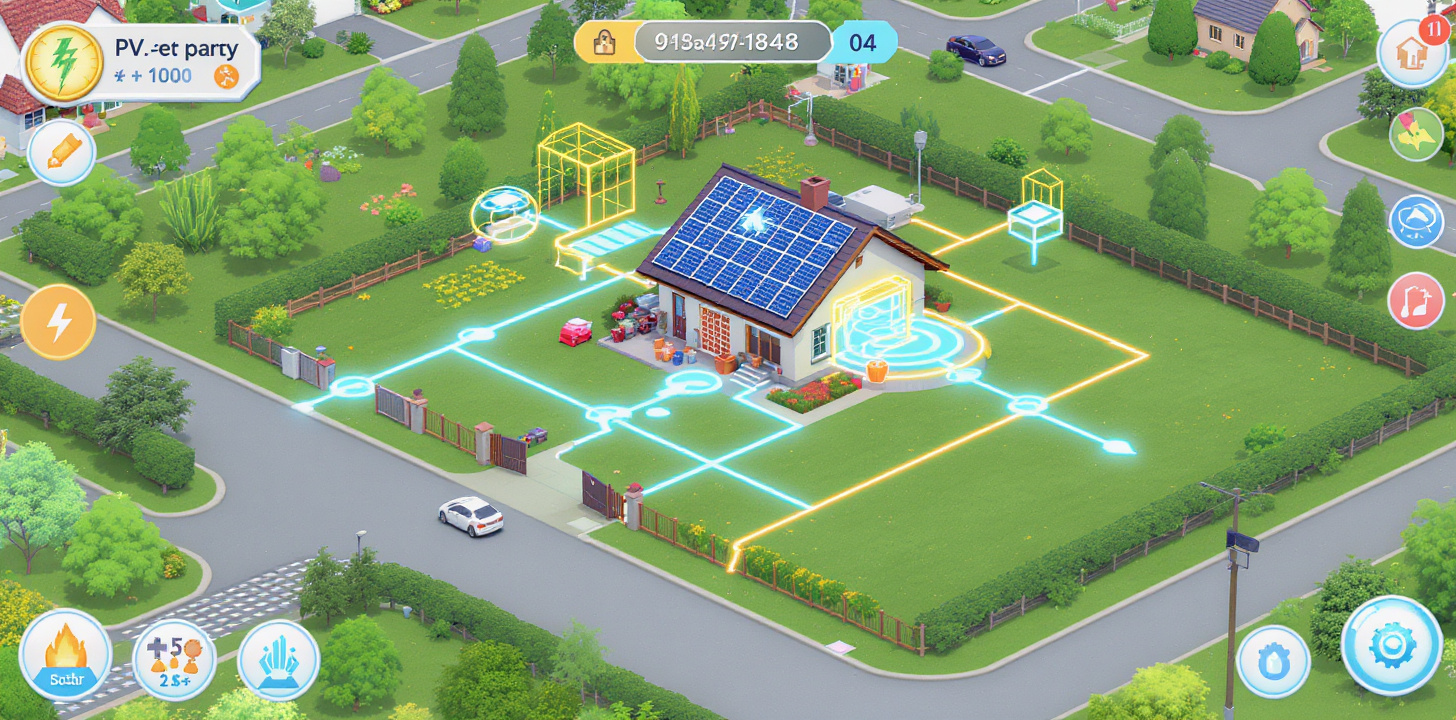This screenshot has height=720, width=1456.
Task: Open the house button with notification badge
Action: 1412,53
